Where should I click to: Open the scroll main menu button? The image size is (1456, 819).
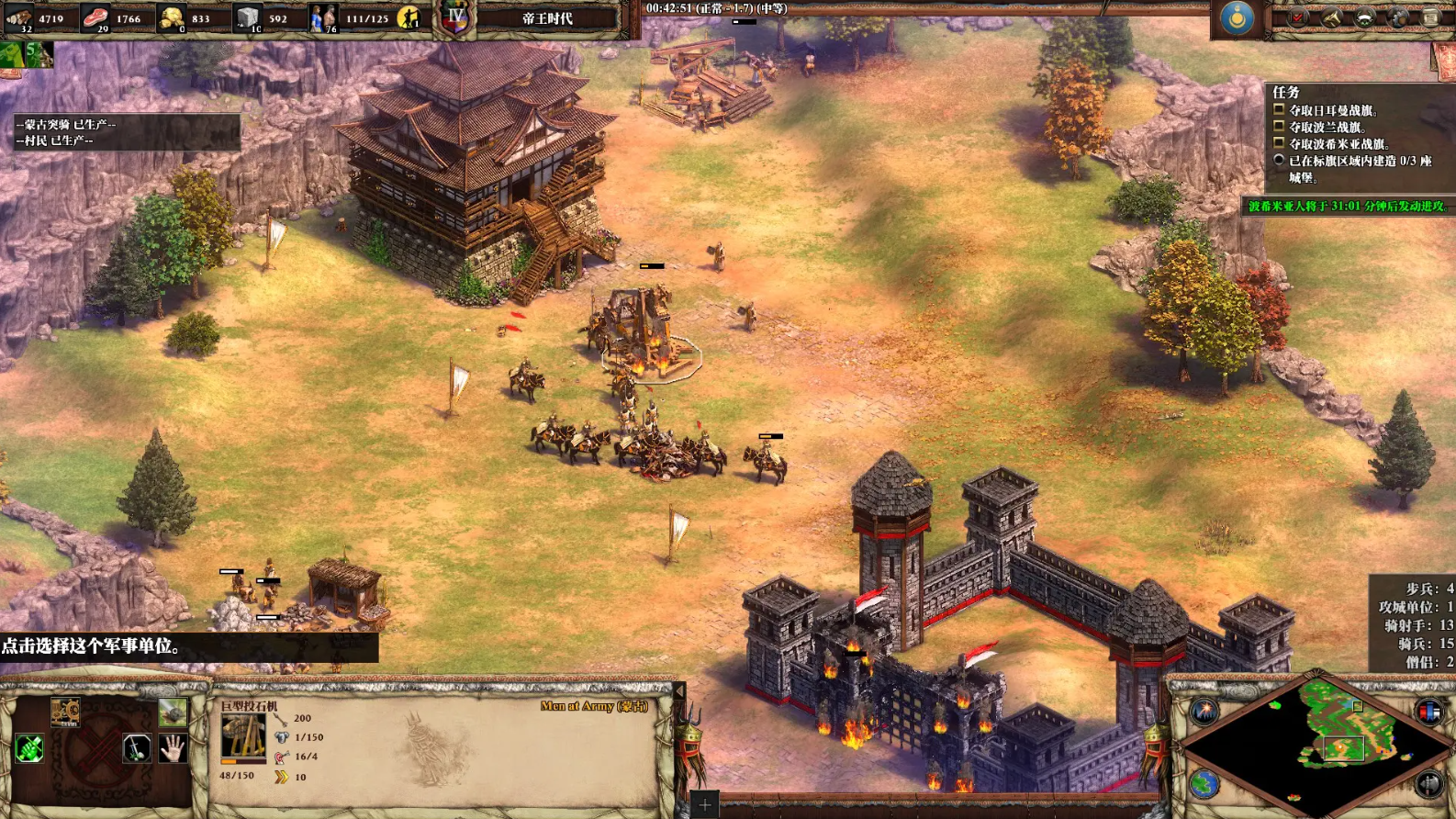[1430, 17]
